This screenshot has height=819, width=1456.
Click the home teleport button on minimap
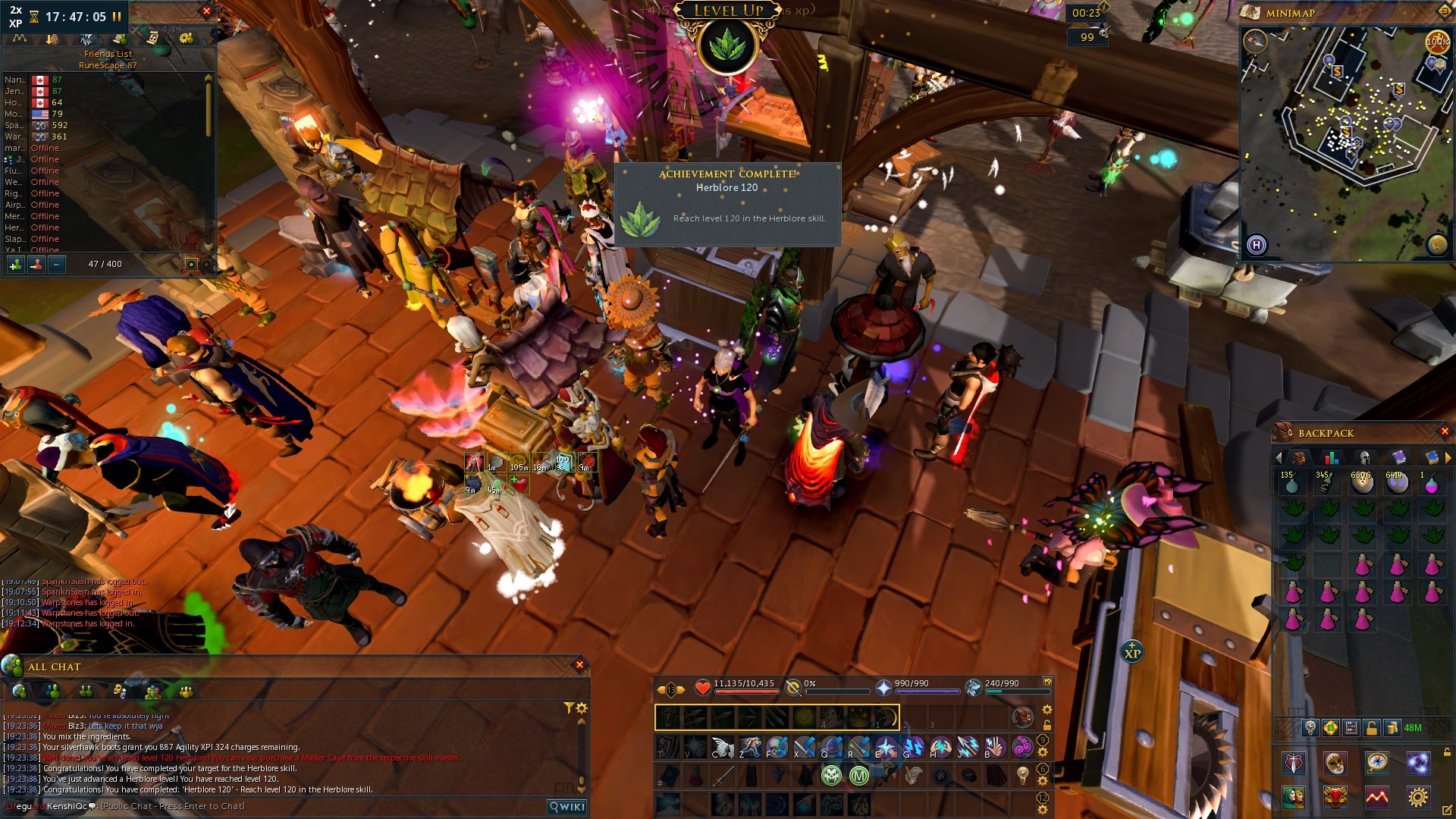tap(1257, 245)
